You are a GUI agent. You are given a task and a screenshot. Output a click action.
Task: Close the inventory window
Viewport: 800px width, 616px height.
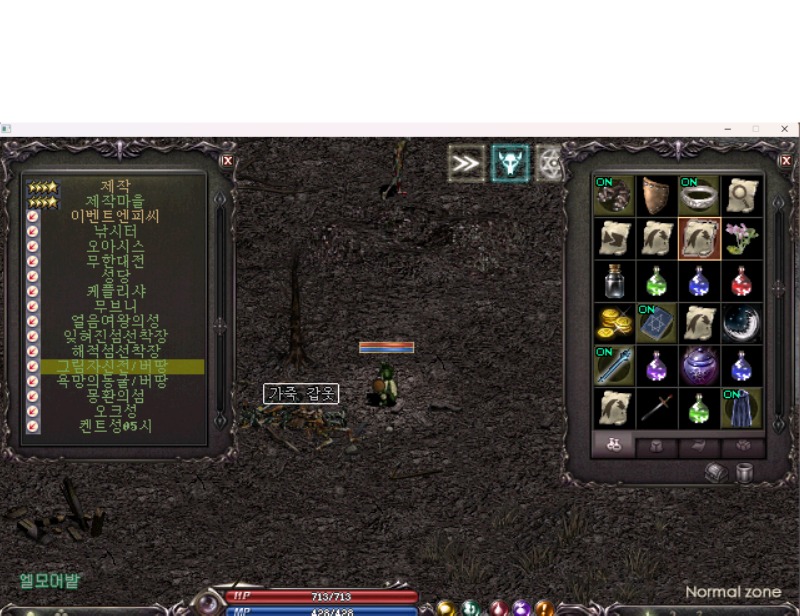pyautogui.click(x=785, y=160)
